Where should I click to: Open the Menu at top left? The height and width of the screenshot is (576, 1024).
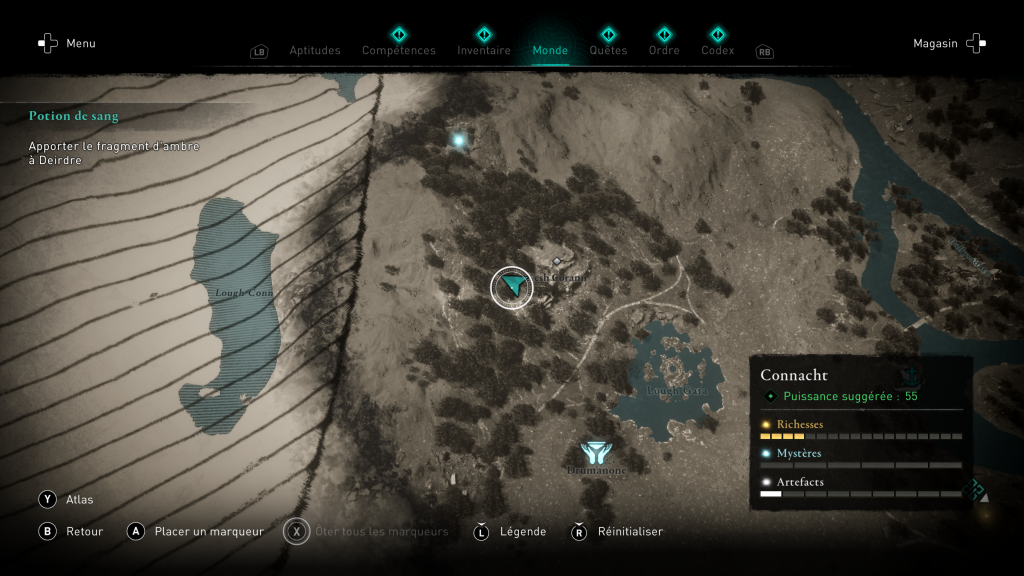click(66, 43)
